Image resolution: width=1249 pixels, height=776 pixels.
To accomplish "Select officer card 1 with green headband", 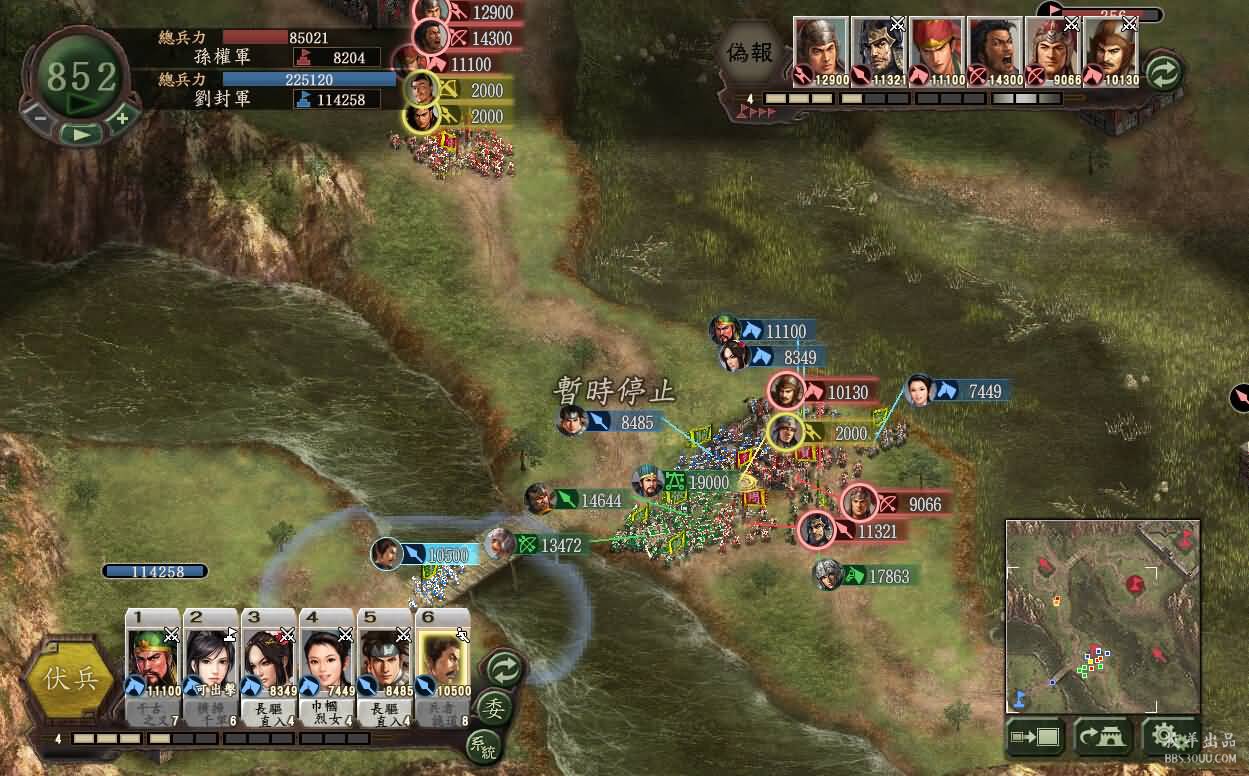I will click(x=153, y=665).
